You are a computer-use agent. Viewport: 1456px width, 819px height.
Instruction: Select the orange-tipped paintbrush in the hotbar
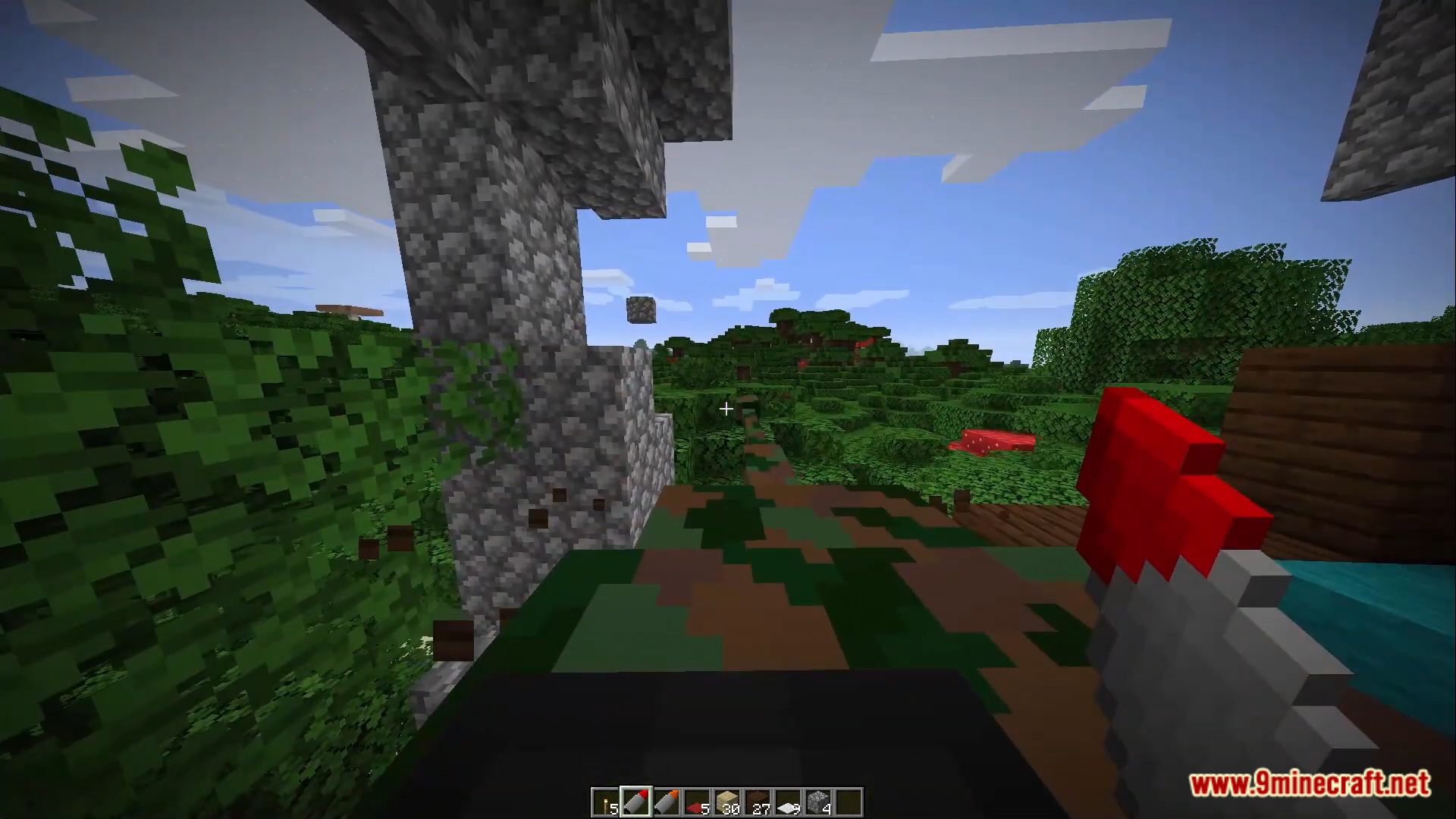(667, 802)
